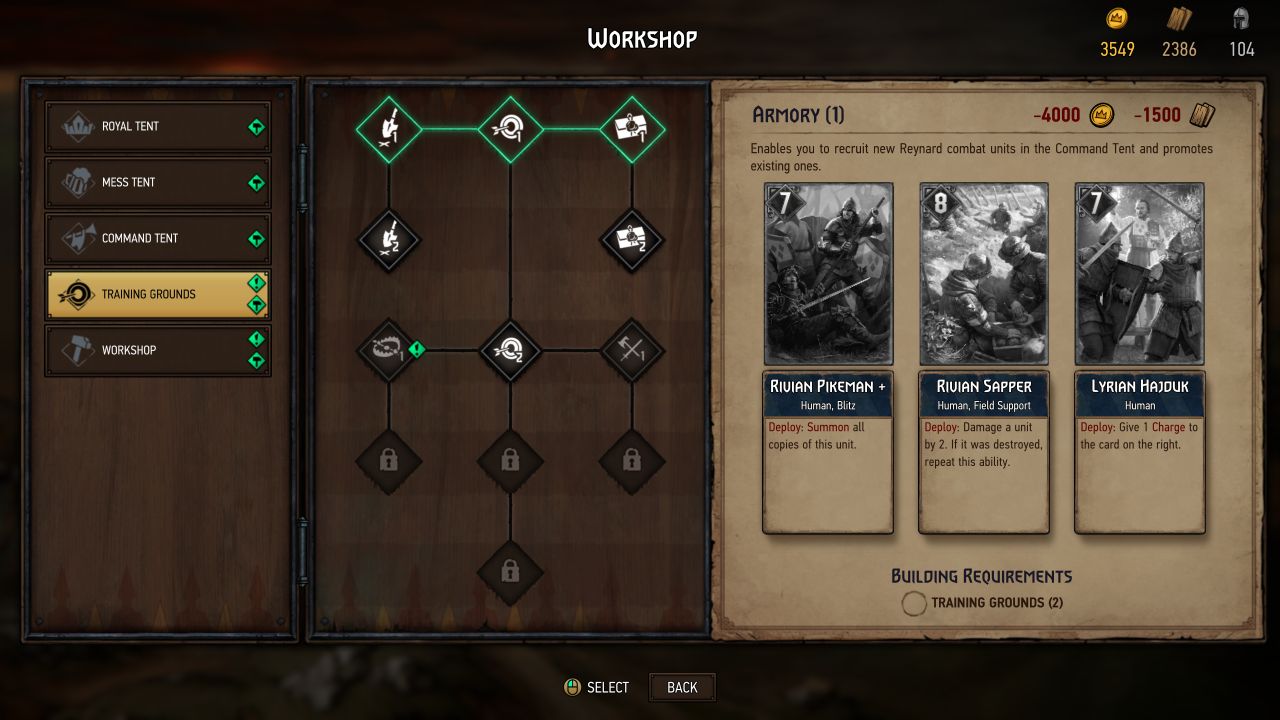Screen dimensions: 1280x720
Task: Select the crossed axe and sword node
Action: click(x=632, y=351)
